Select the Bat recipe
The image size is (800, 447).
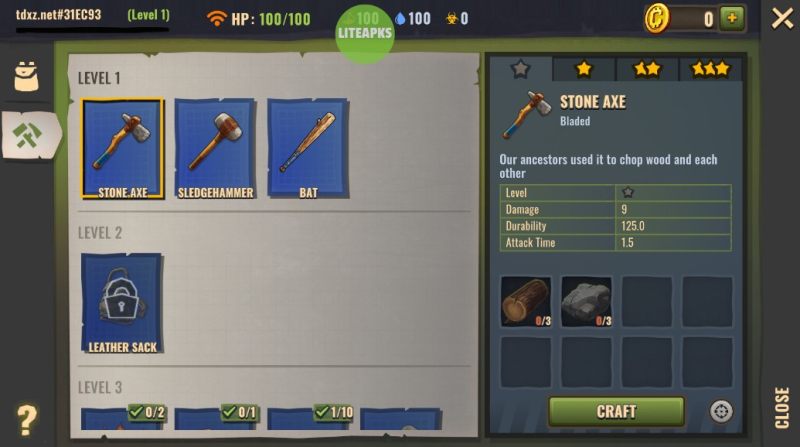[308, 148]
